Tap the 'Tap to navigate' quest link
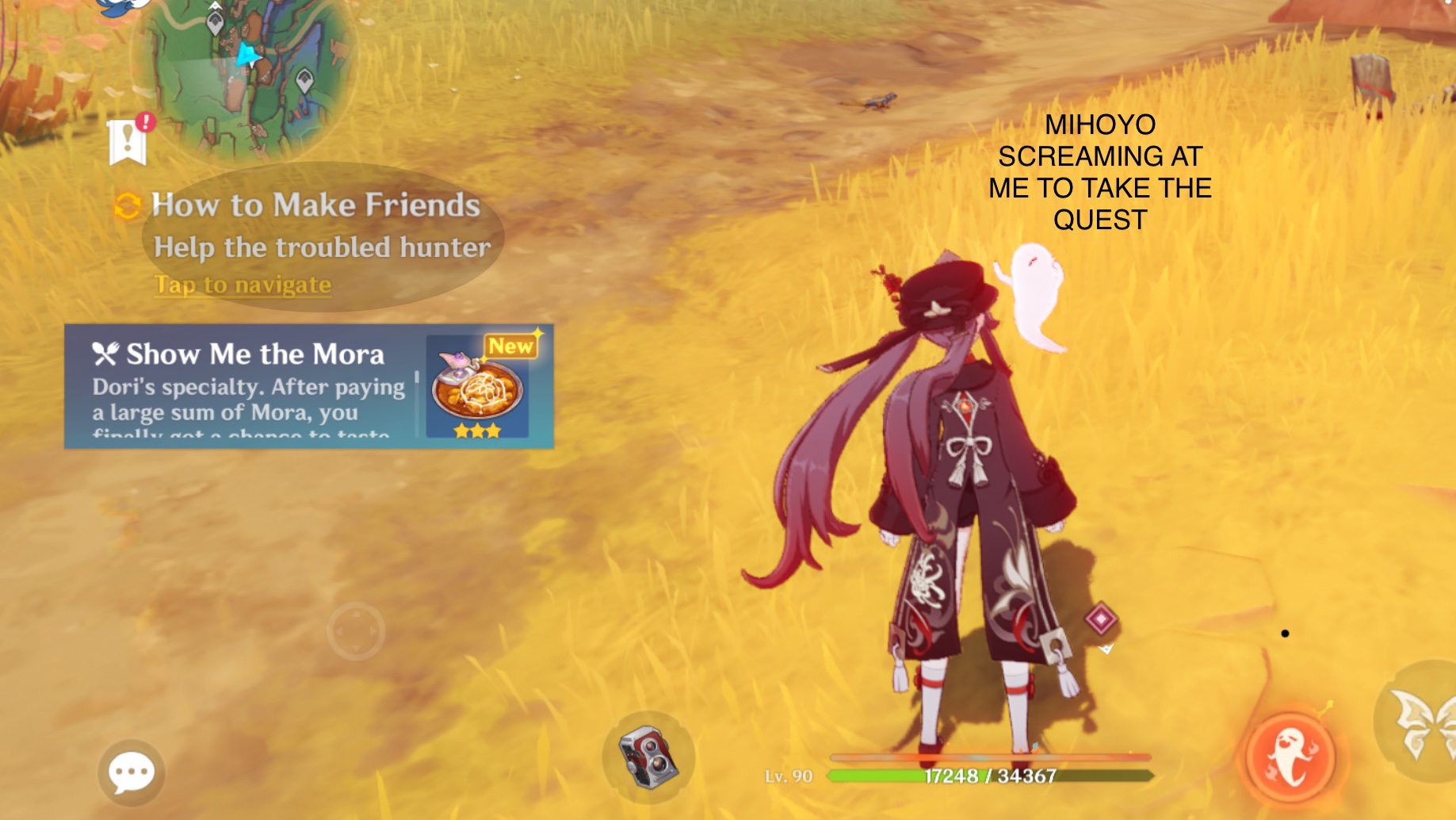Screen dimensions: 1456x820 click(x=242, y=285)
